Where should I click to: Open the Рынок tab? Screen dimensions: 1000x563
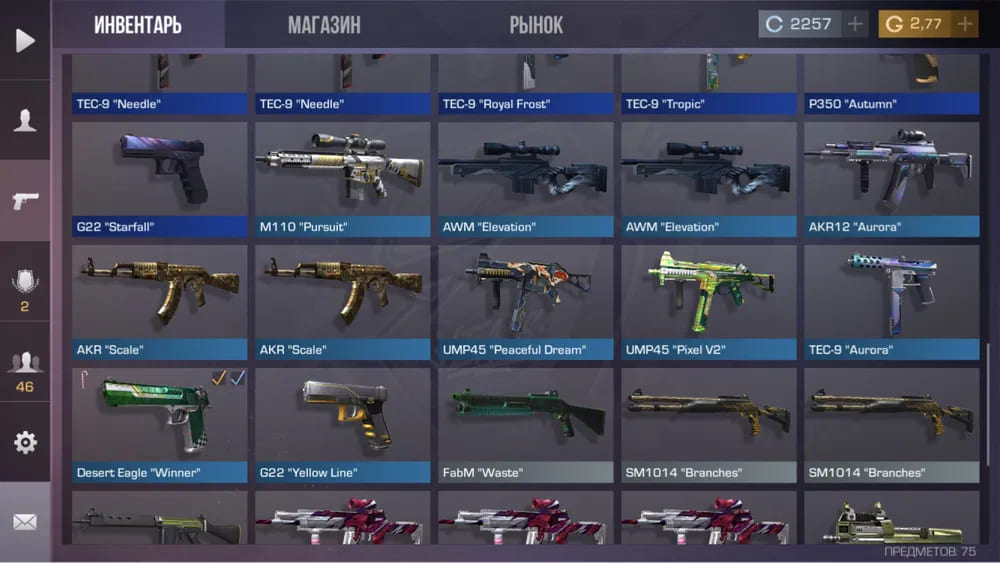tap(536, 25)
